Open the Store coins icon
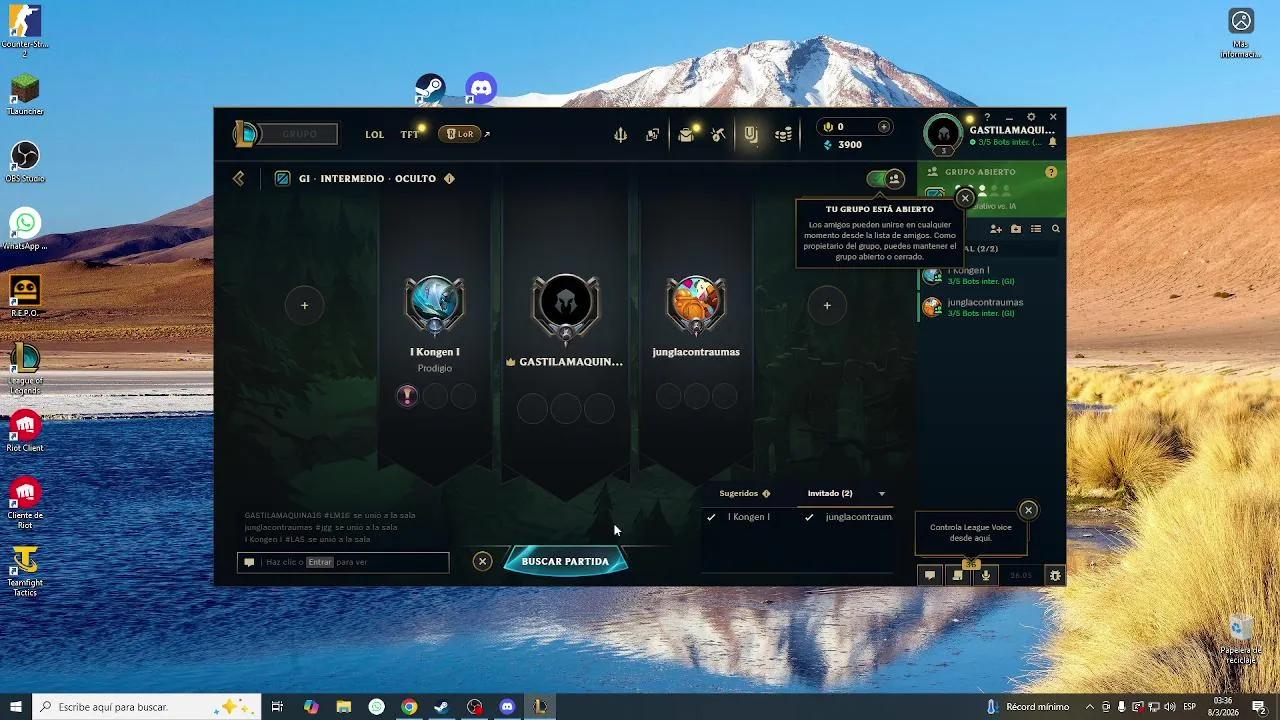The height and width of the screenshot is (720, 1280). (x=784, y=134)
